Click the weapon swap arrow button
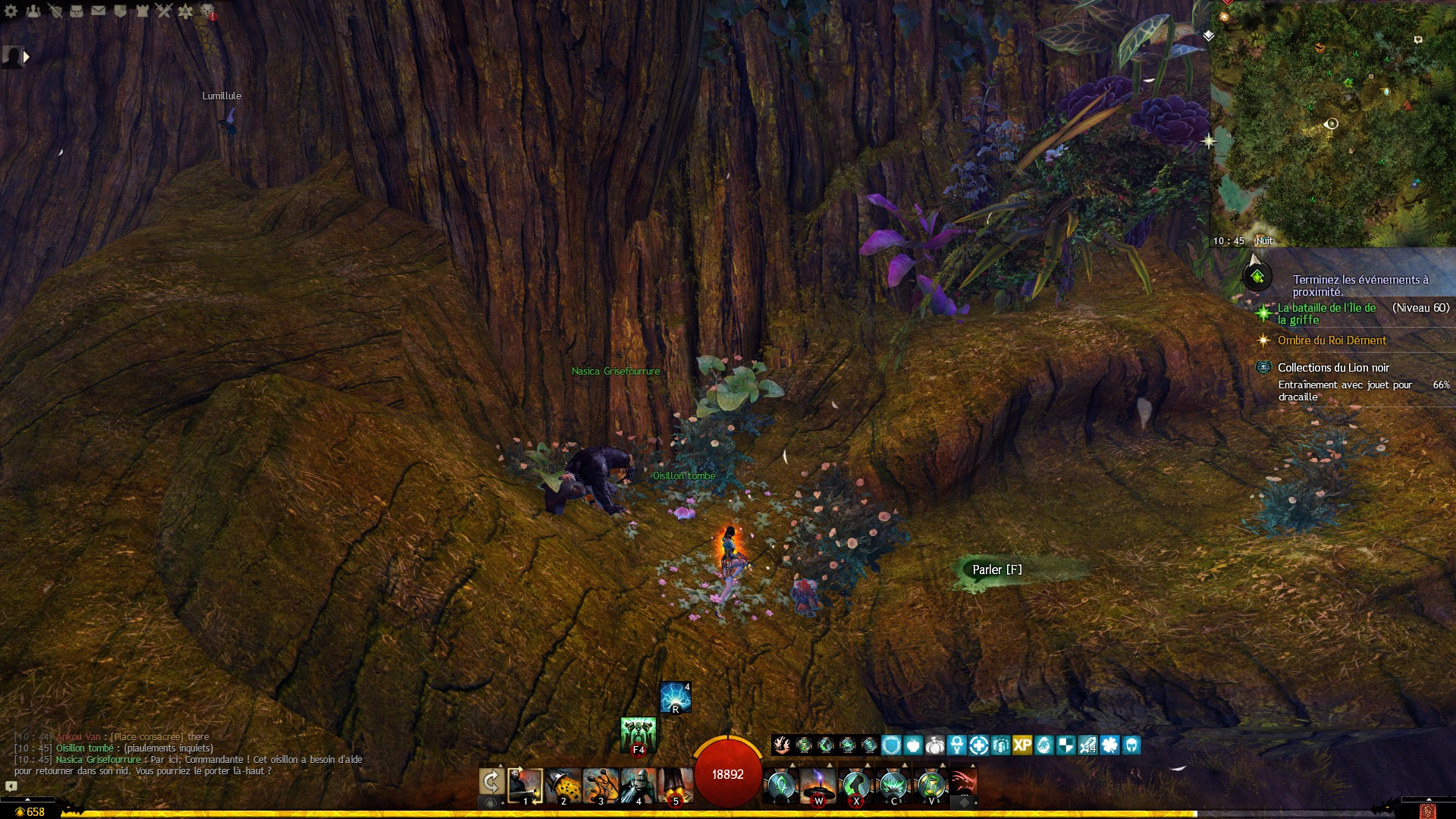This screenshot has width=1456, height=819. [491, 782]
